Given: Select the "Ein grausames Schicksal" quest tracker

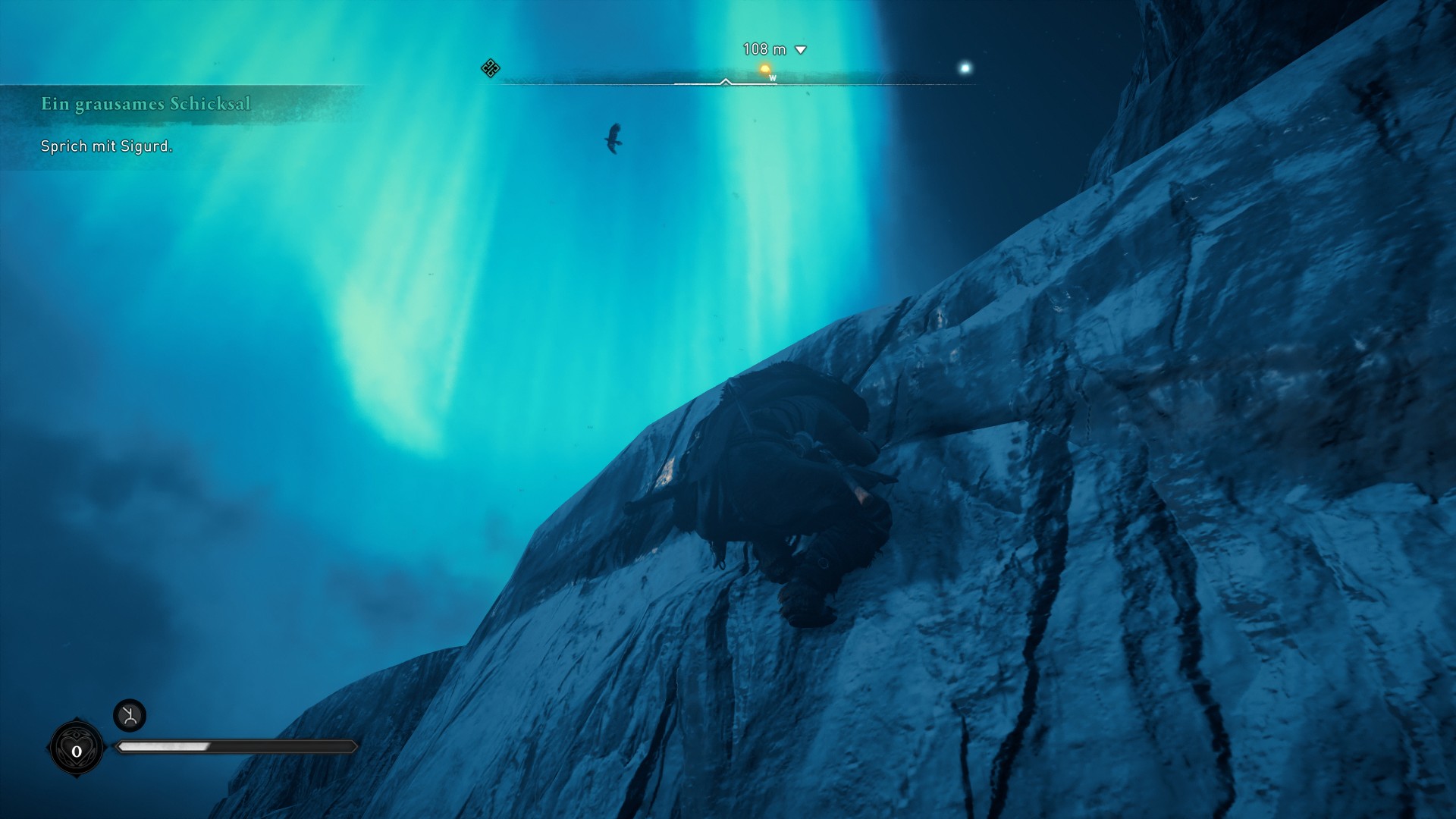Looking at the screenshot, I should [x=146, y=104].
